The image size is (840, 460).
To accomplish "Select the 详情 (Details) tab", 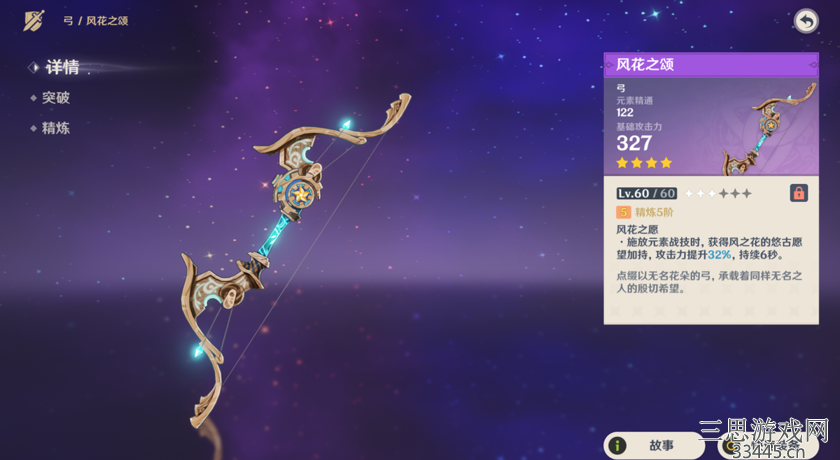I will pyautogui.click(x=61, y=68).
